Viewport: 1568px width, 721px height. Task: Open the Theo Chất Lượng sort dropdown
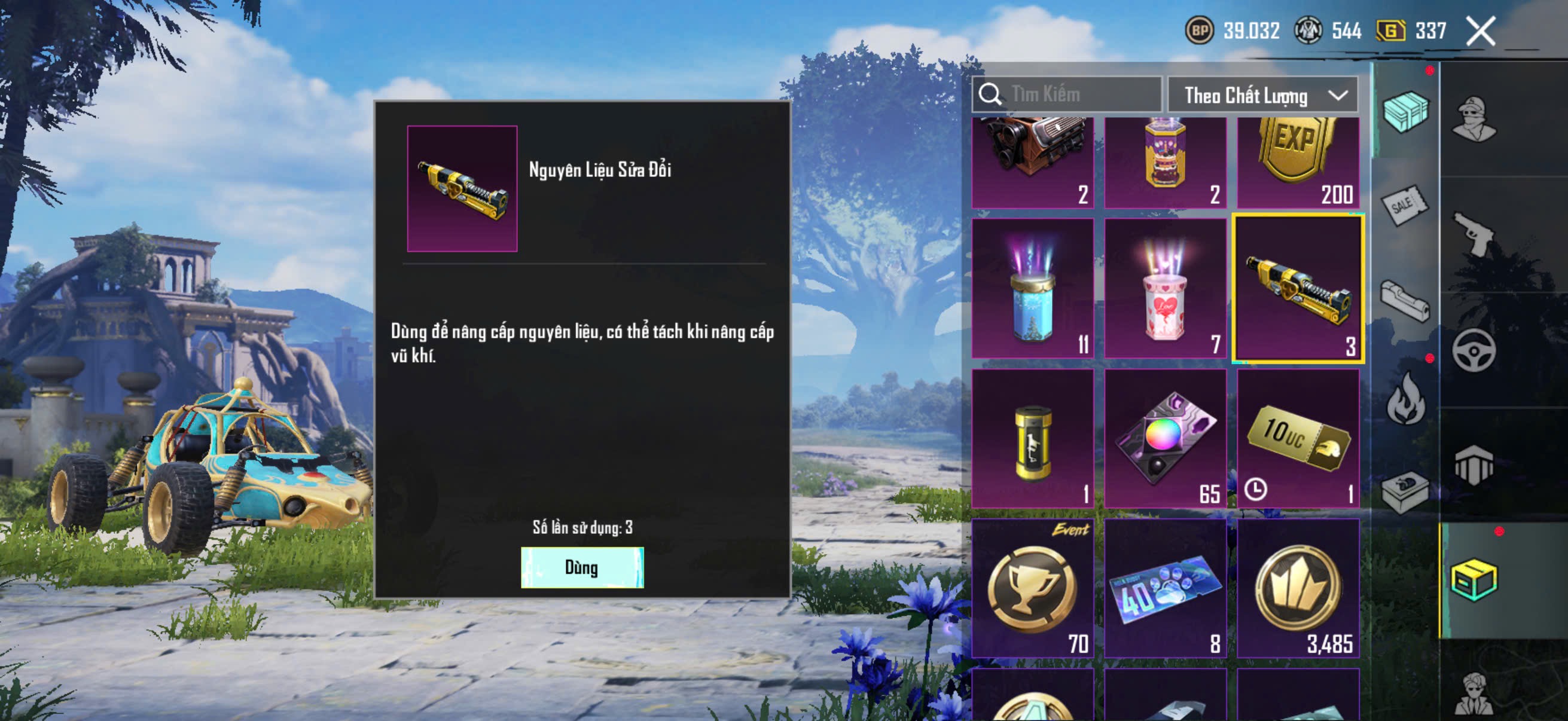tap(1262, 96)
